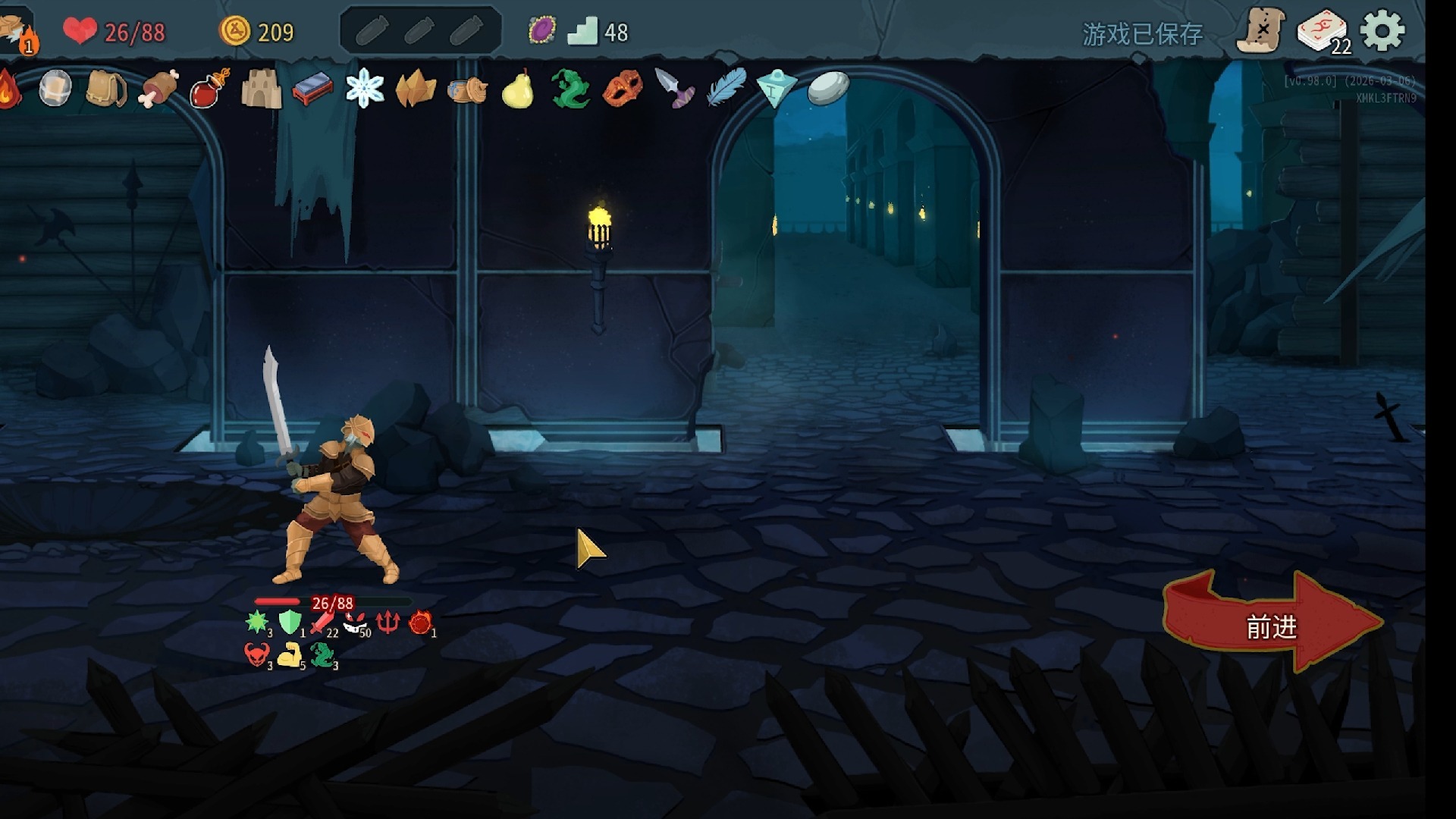Open the treasure map scroll

[x=1260, y=31]
